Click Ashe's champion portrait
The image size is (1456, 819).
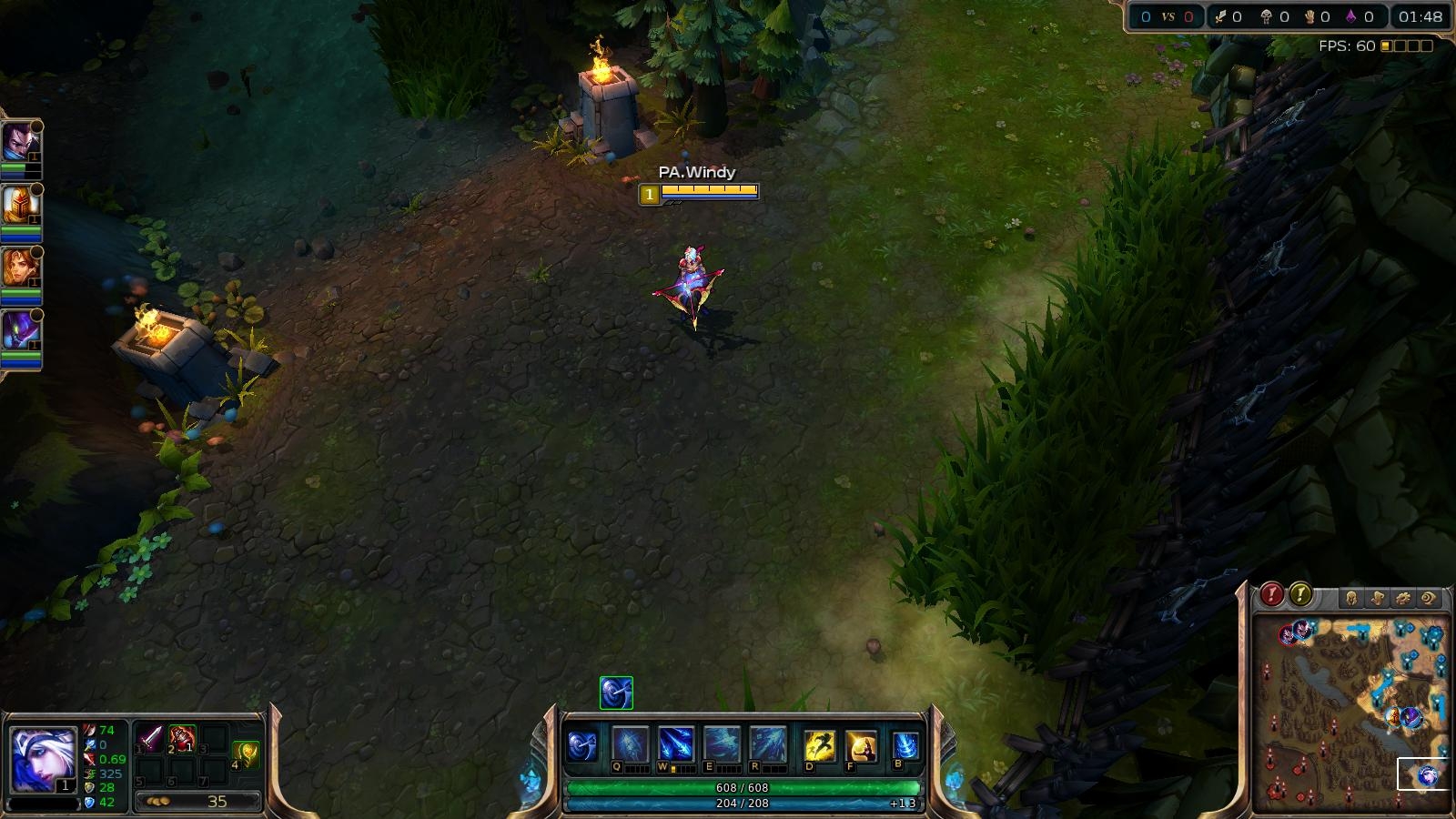tap(42, 759)
